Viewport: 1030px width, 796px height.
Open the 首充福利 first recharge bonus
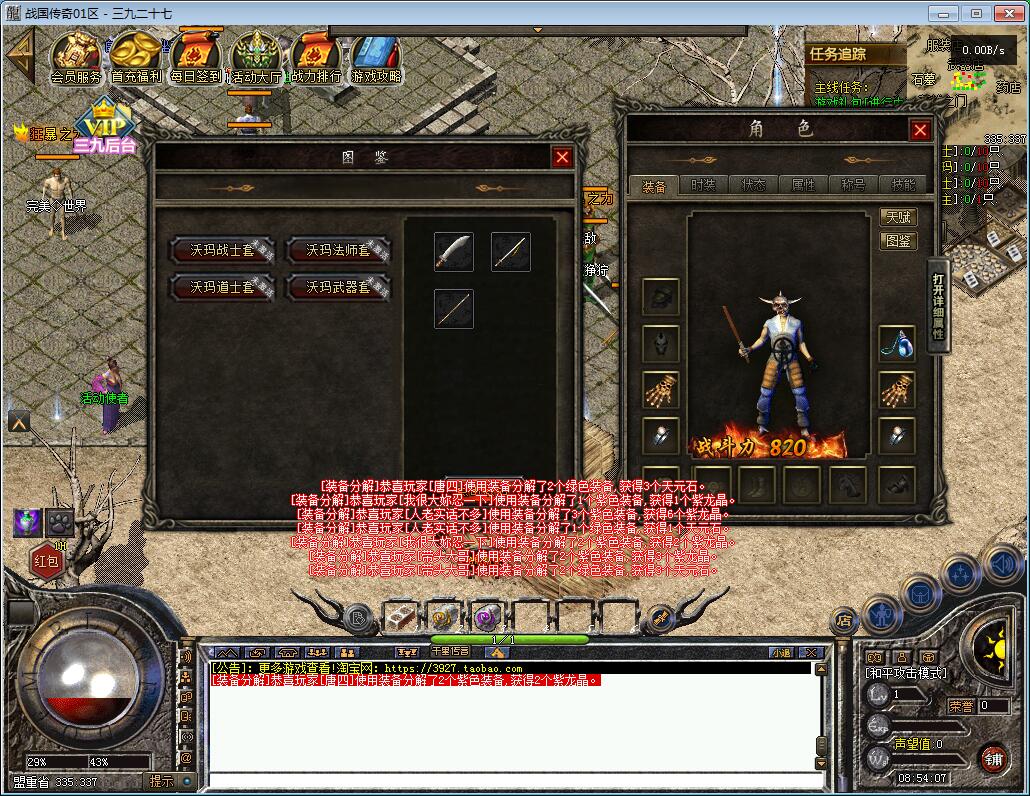[136, 58]
